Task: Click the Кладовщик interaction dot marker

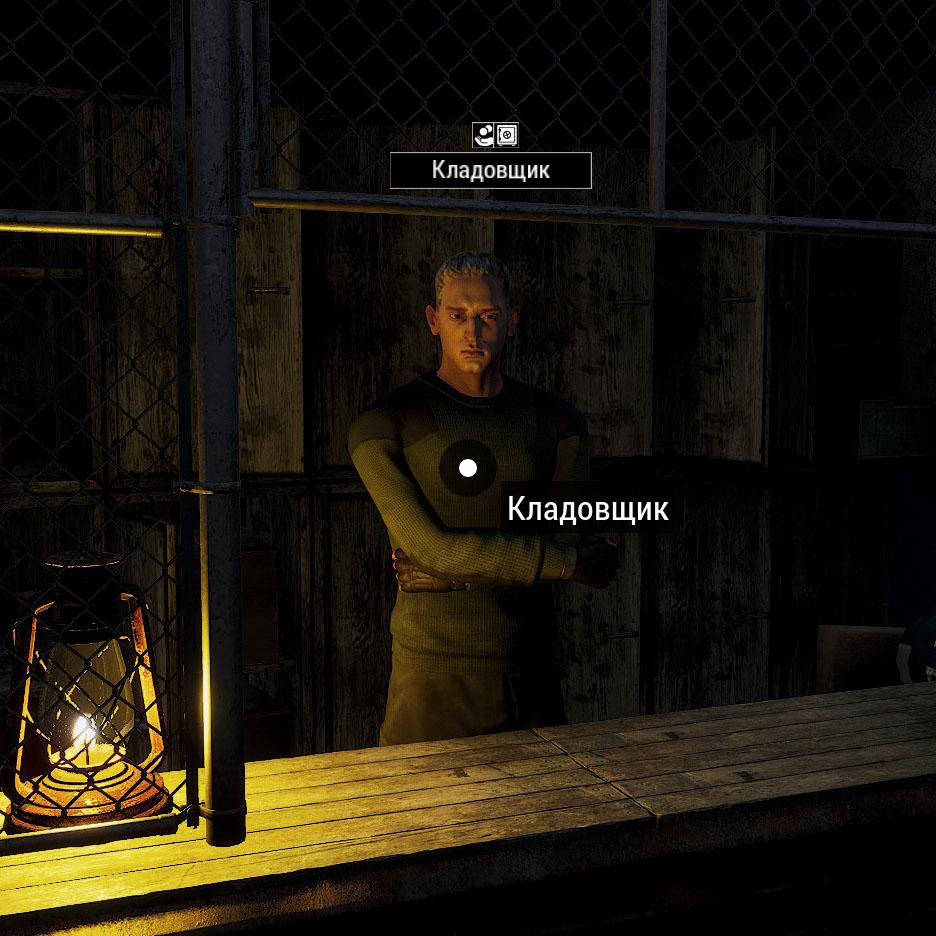Action: 467,467
